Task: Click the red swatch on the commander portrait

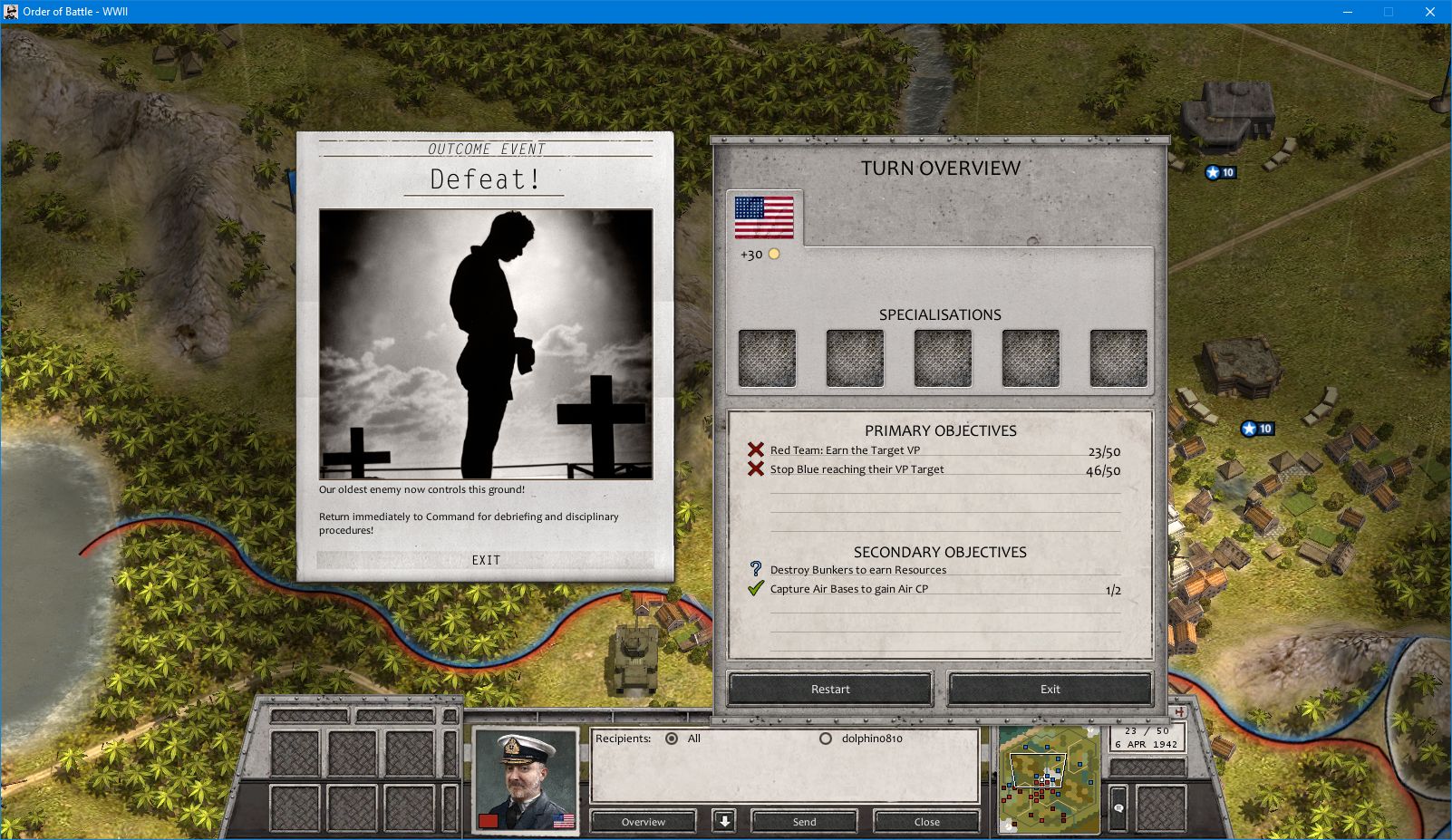Action: click(x=488, y=820)
